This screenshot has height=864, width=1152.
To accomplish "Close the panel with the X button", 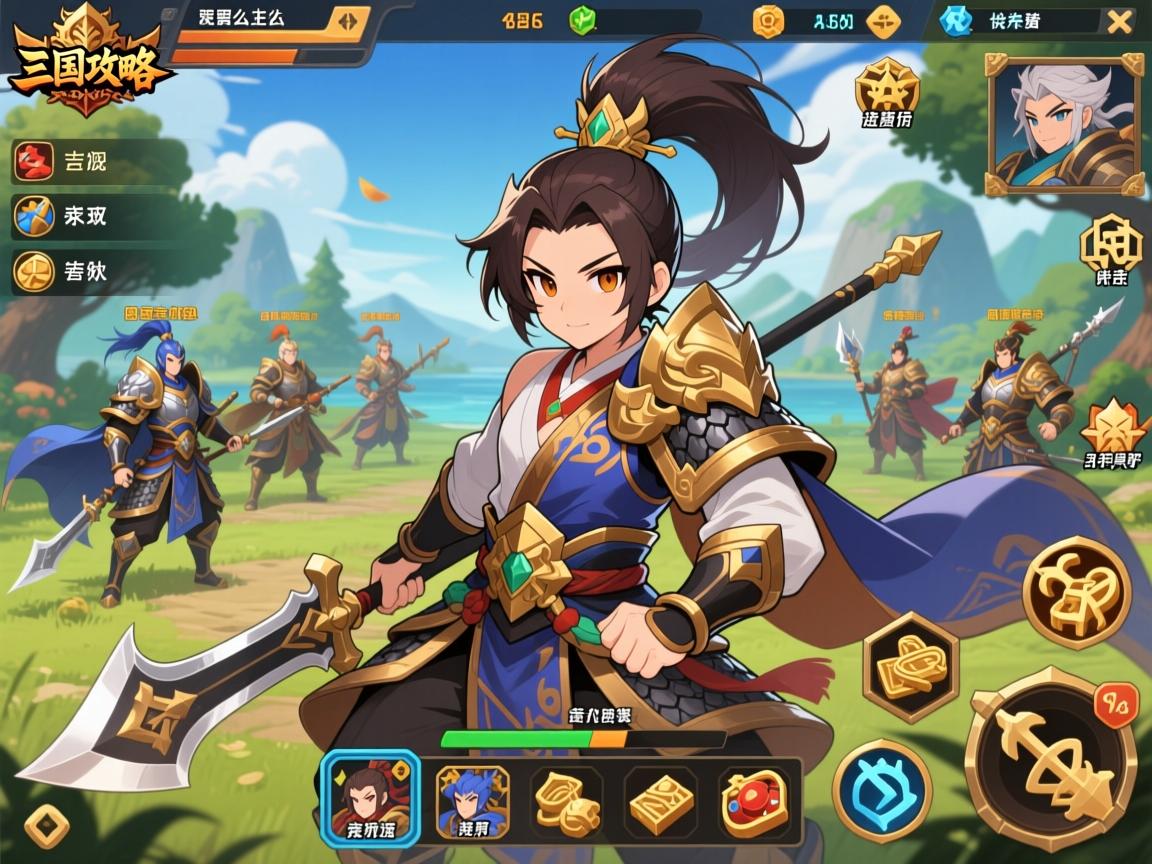I will coord(1119,21).
